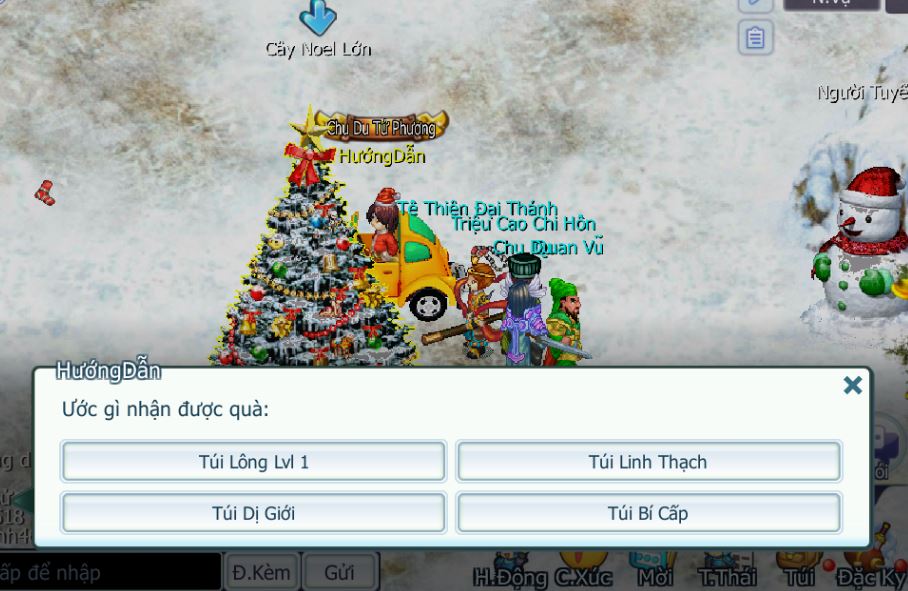Image resolution: width=908 pixels, height=591 pixels.
Task: Open the Mời invite menu
Action: (x=656, y=573)
